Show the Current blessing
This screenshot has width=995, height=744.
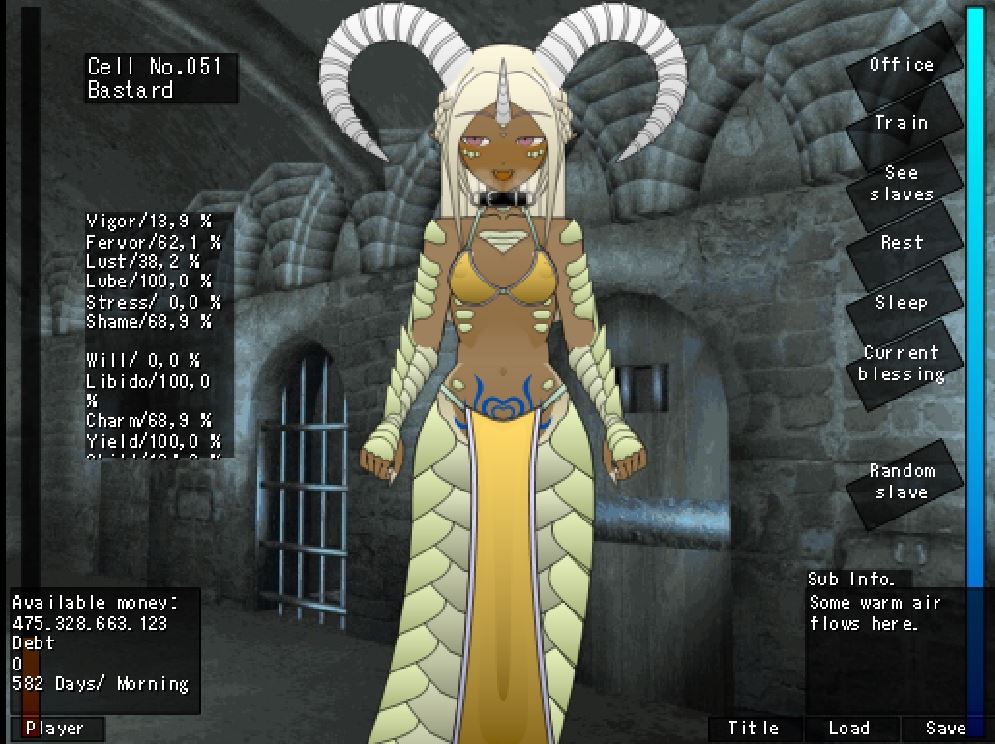pos(901,363)
